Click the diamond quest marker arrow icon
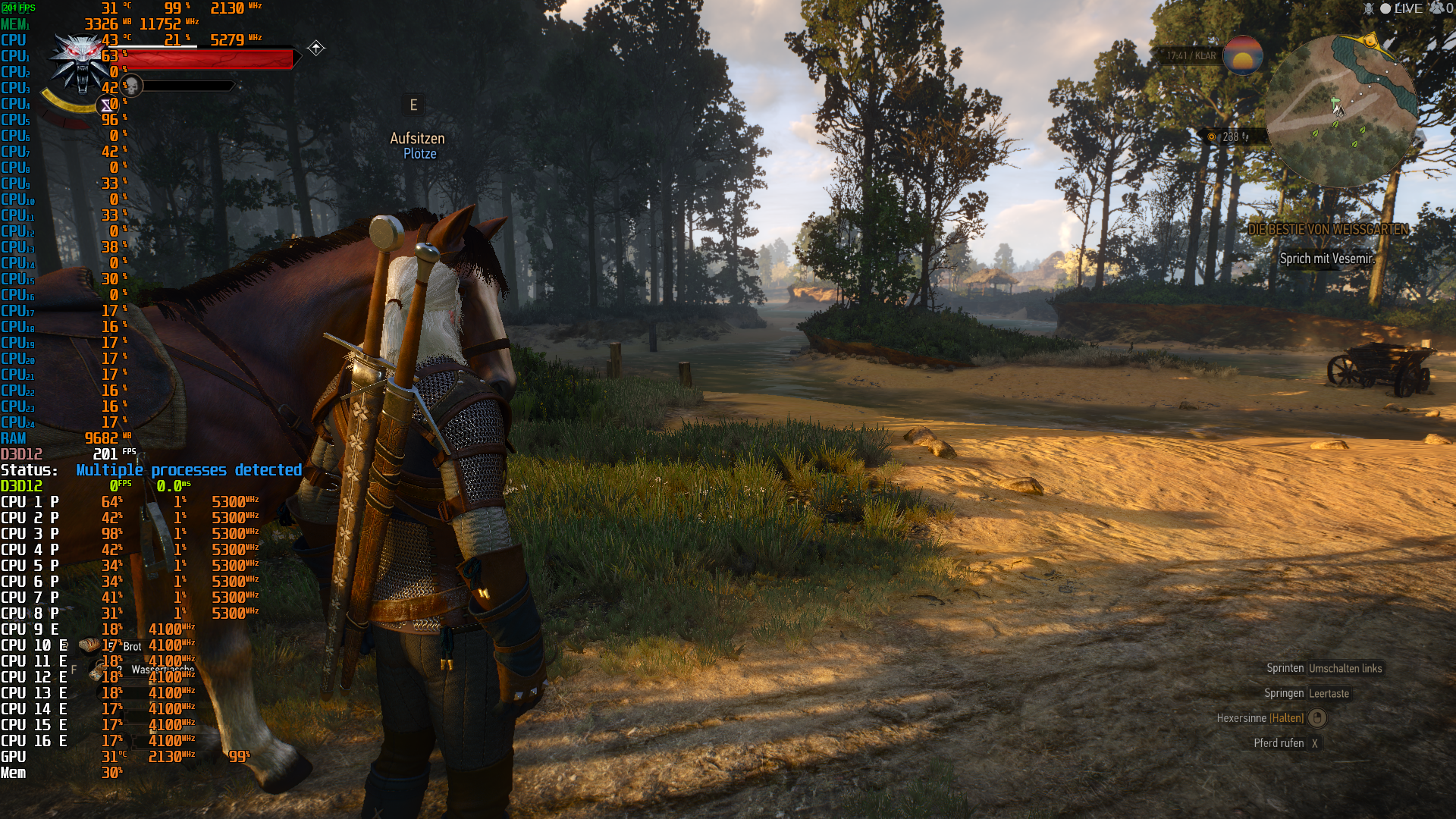Screen dimensions: 1456x819 tap(315, 48)
